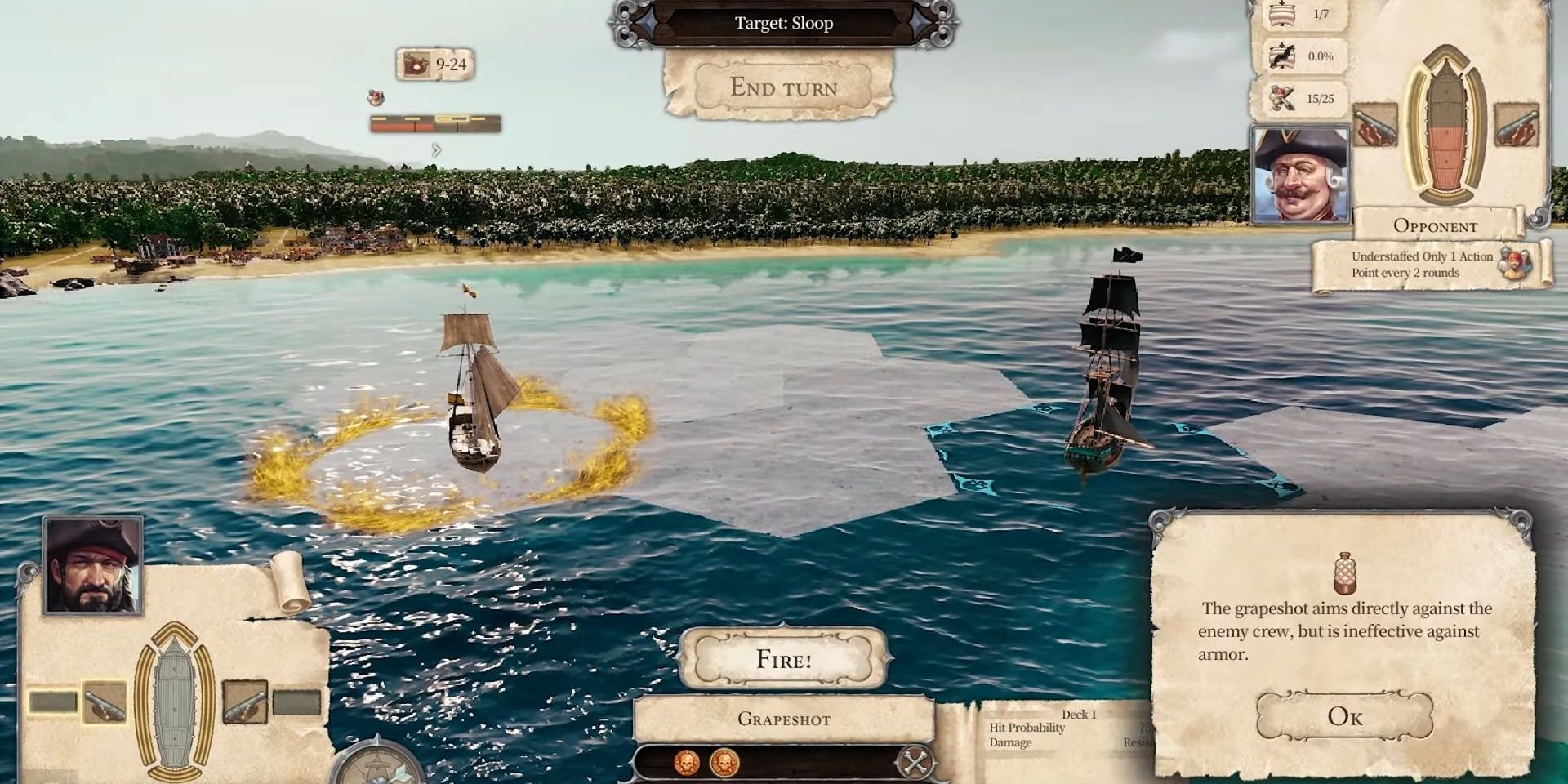
Task: Click the crew icon showing 15/25
Action: [x=1282, y=97]
